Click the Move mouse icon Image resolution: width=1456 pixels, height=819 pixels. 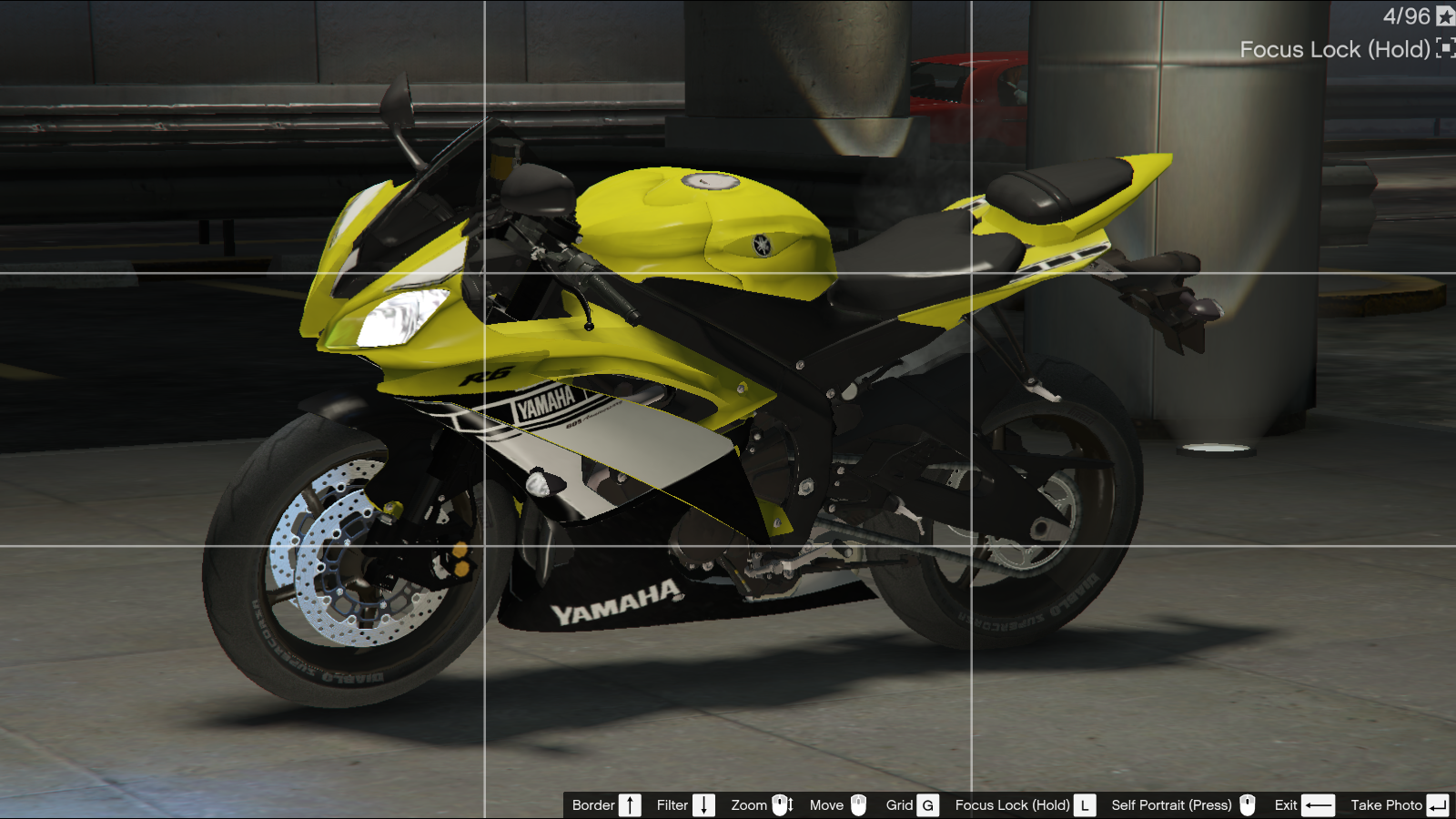click(x=856, y=804)
